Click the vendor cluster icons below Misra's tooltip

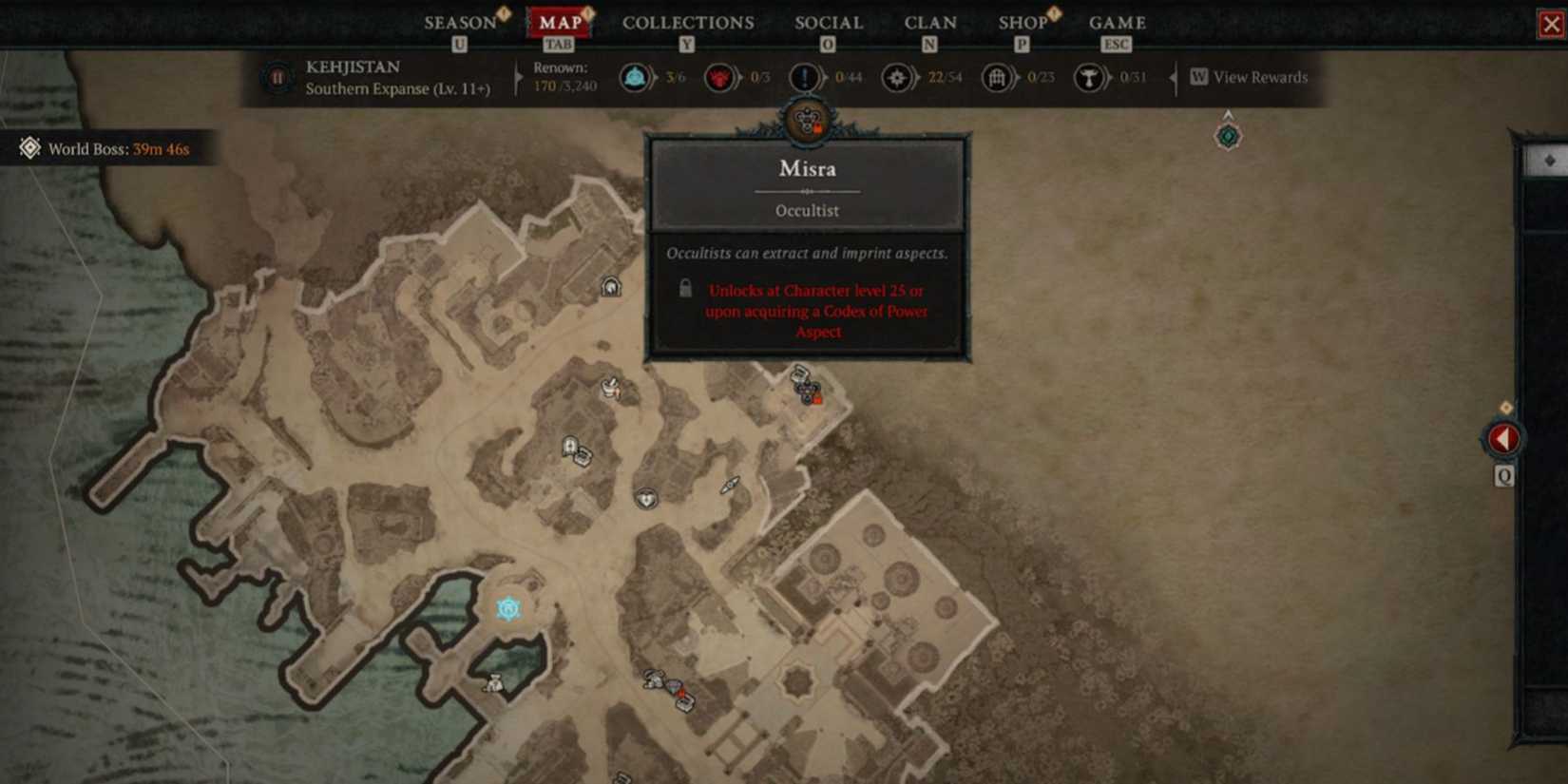click(806, 392)
